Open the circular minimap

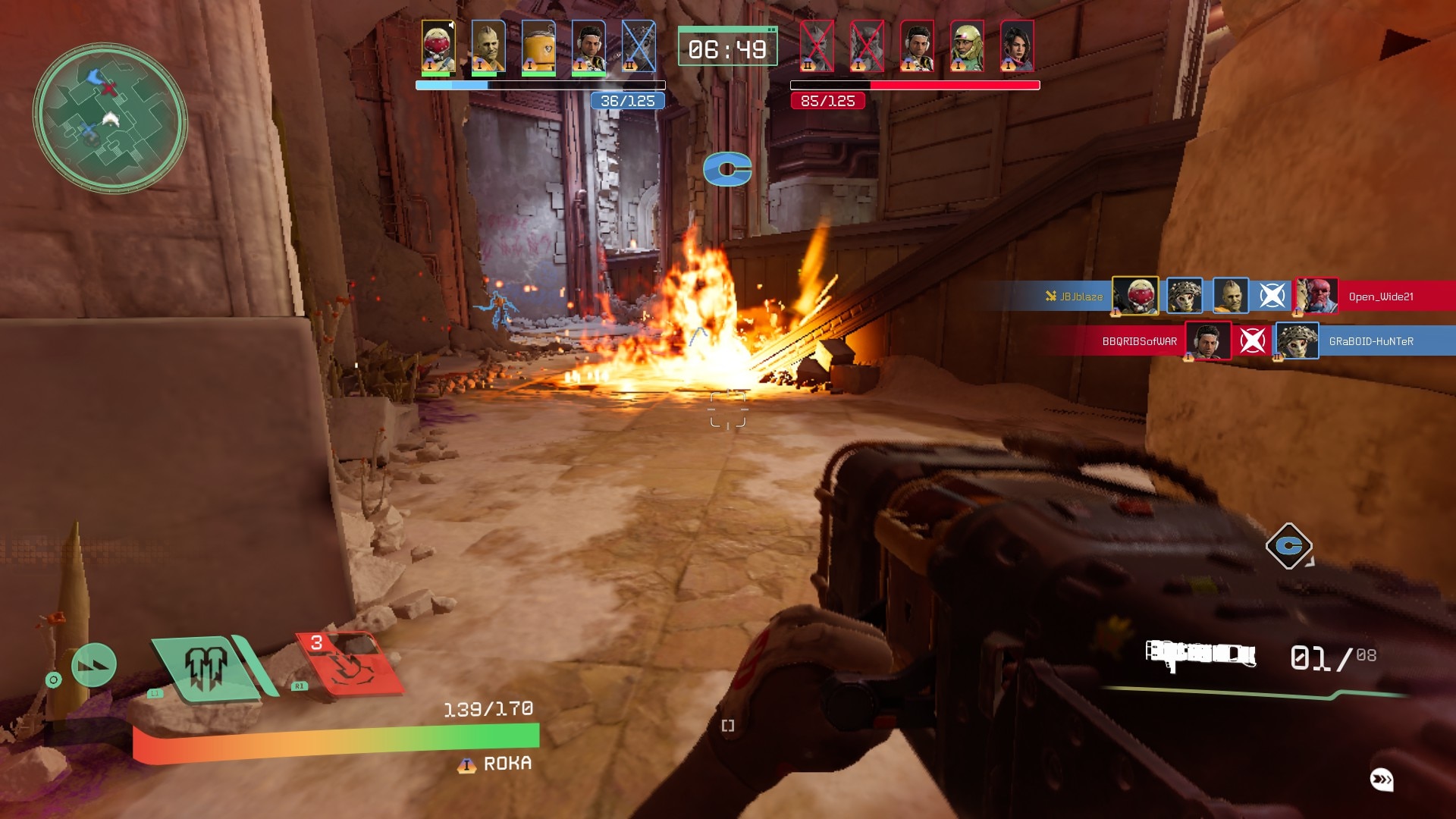click(x=110, y=117)
